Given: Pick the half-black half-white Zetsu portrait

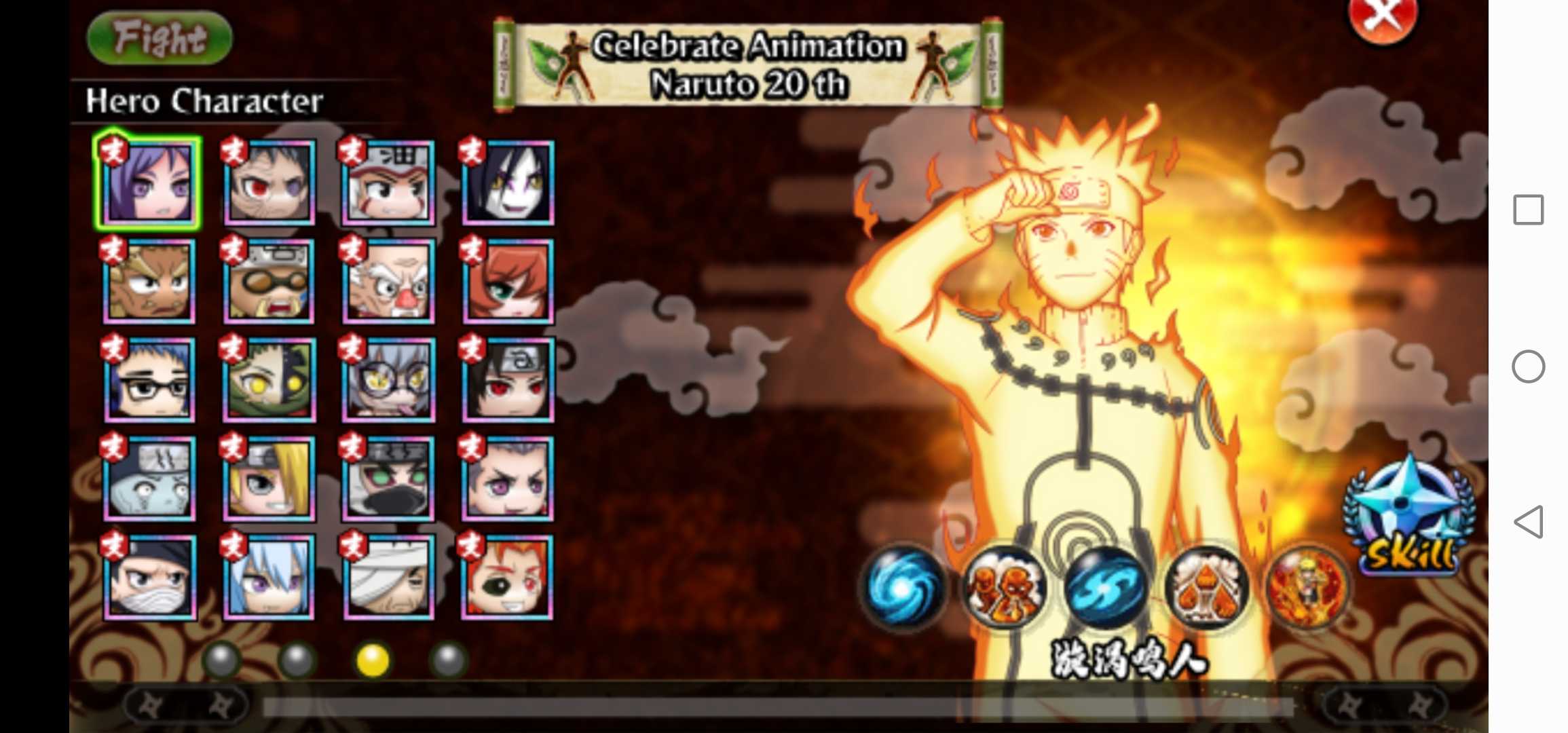Looking at the screenshot, I should [269, 379].
